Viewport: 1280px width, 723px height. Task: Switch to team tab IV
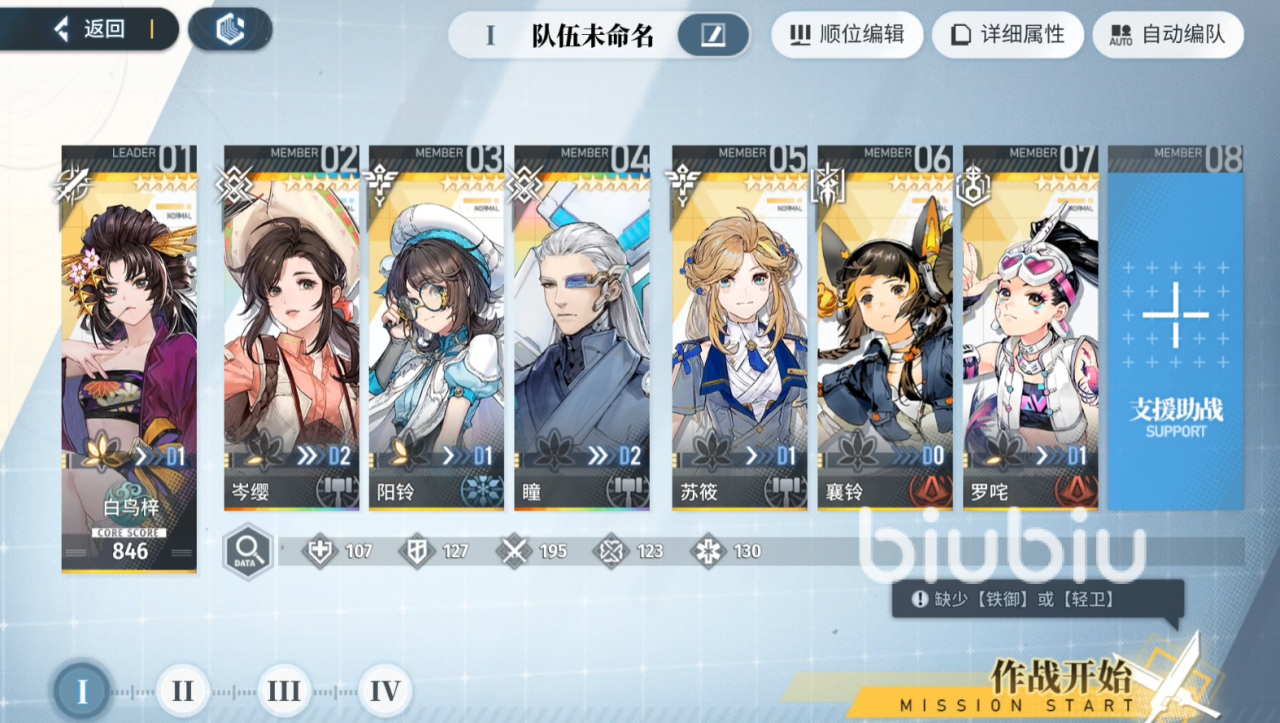[385, 691]
